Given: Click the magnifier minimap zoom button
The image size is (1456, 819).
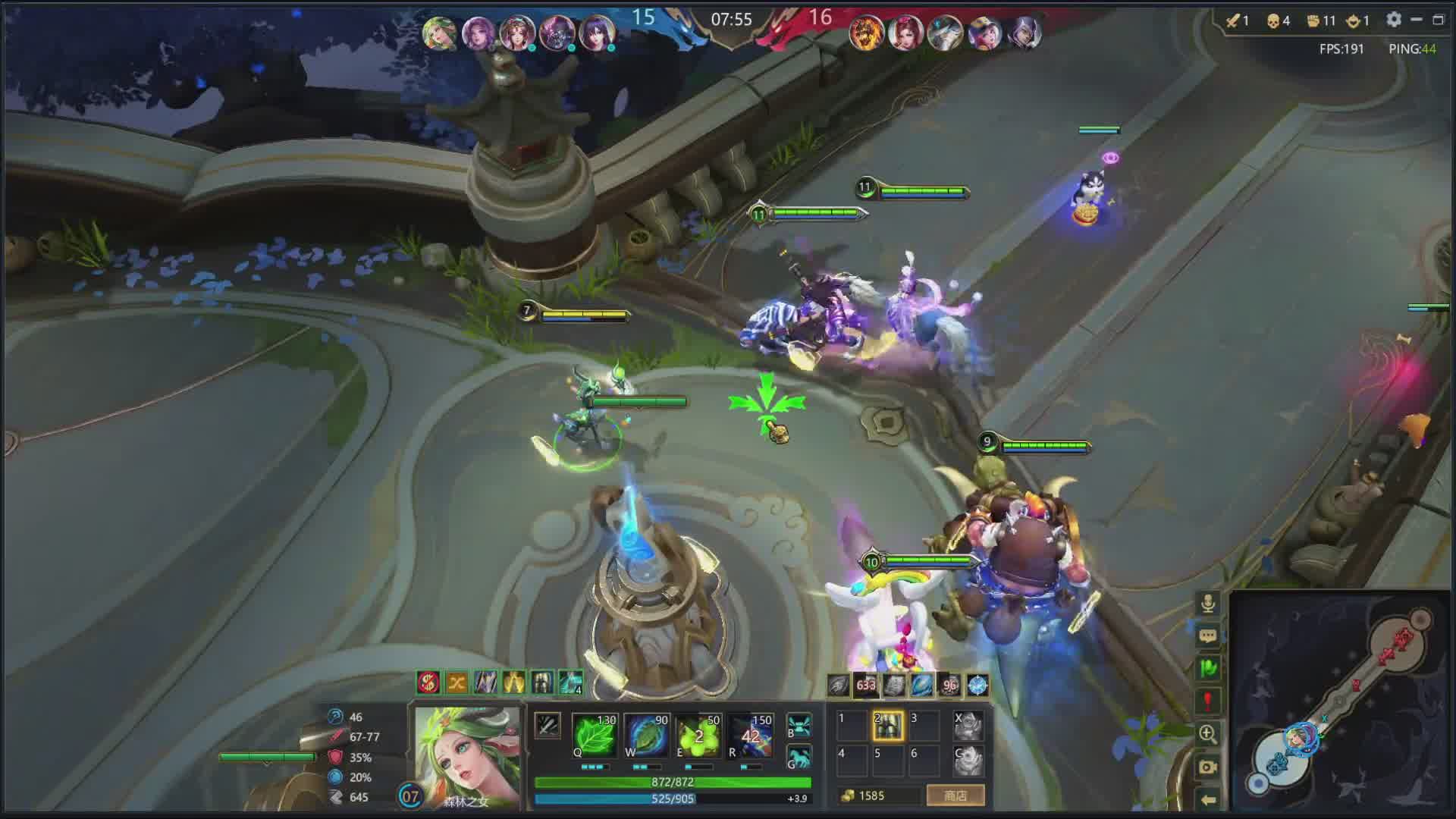Looking at the screenshot, I should [1208, 733].
